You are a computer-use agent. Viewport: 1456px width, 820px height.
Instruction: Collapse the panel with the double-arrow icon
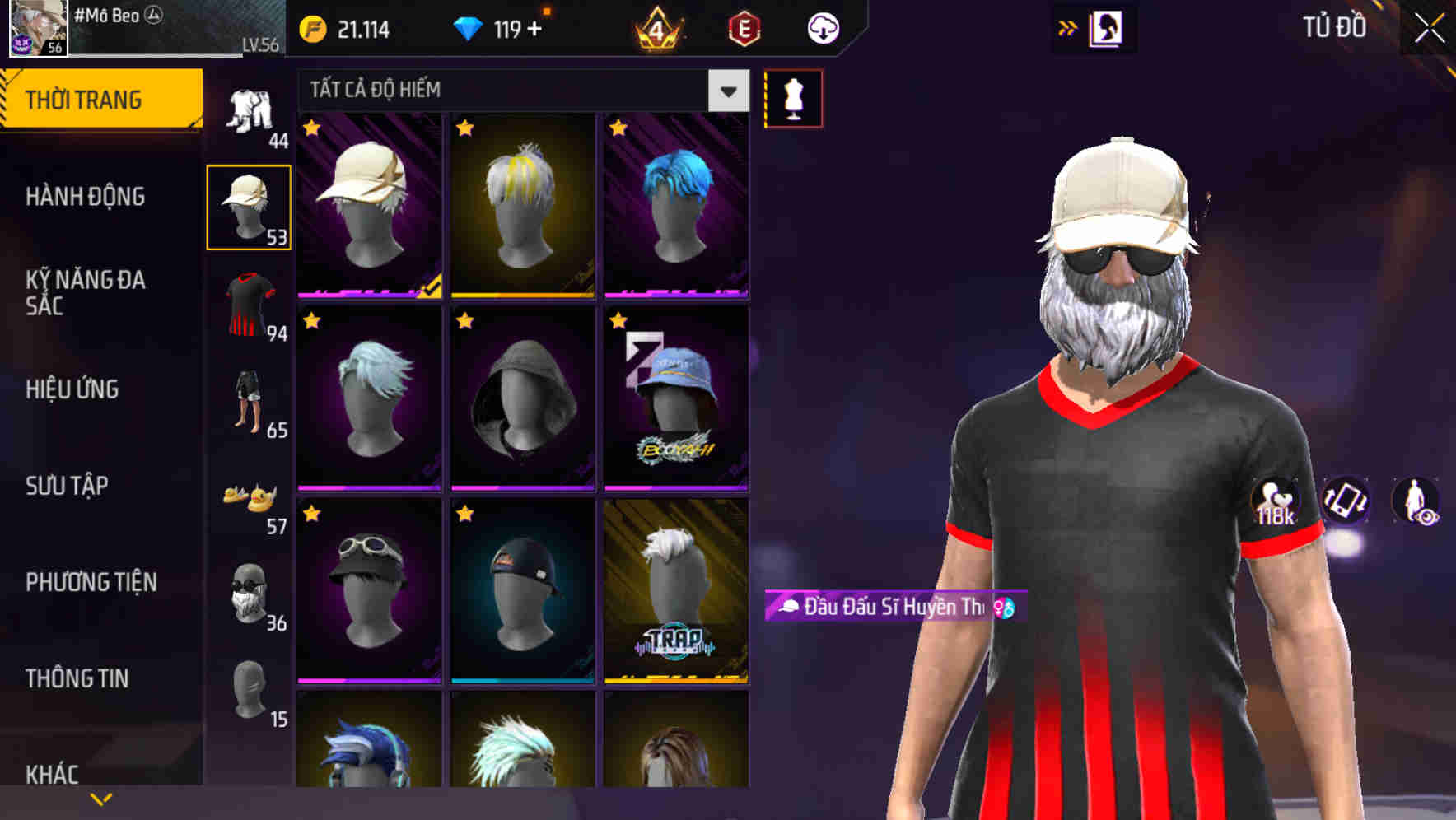pos(1068,27)
